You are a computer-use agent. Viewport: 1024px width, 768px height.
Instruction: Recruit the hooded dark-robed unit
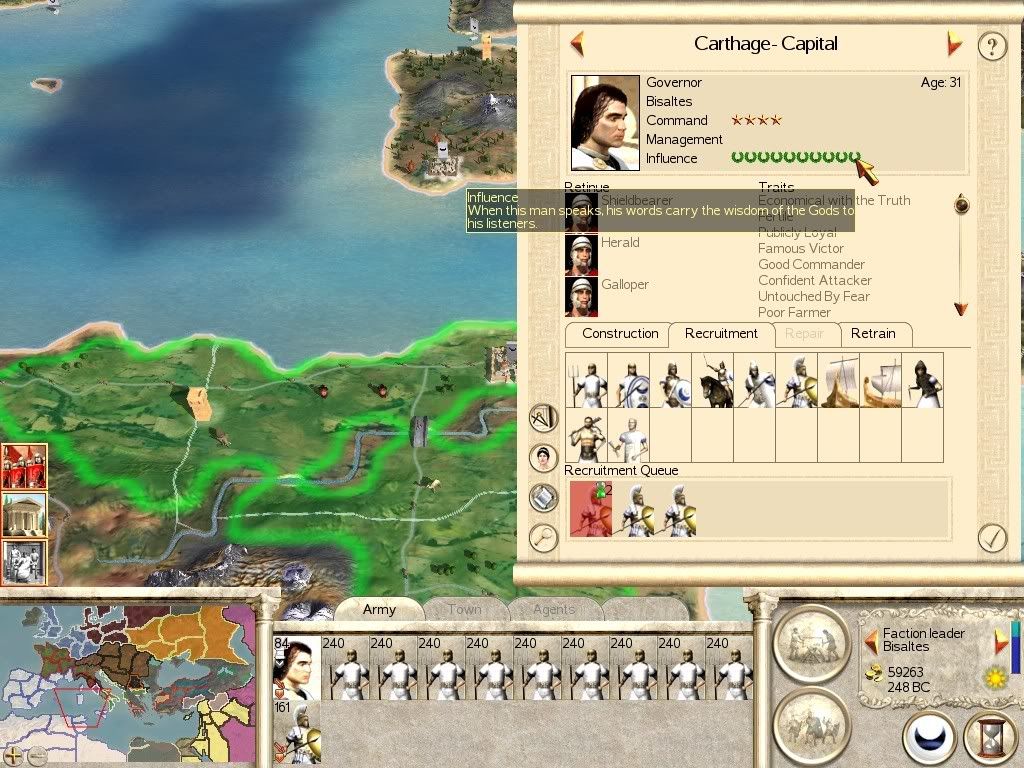tap(922, 380)
